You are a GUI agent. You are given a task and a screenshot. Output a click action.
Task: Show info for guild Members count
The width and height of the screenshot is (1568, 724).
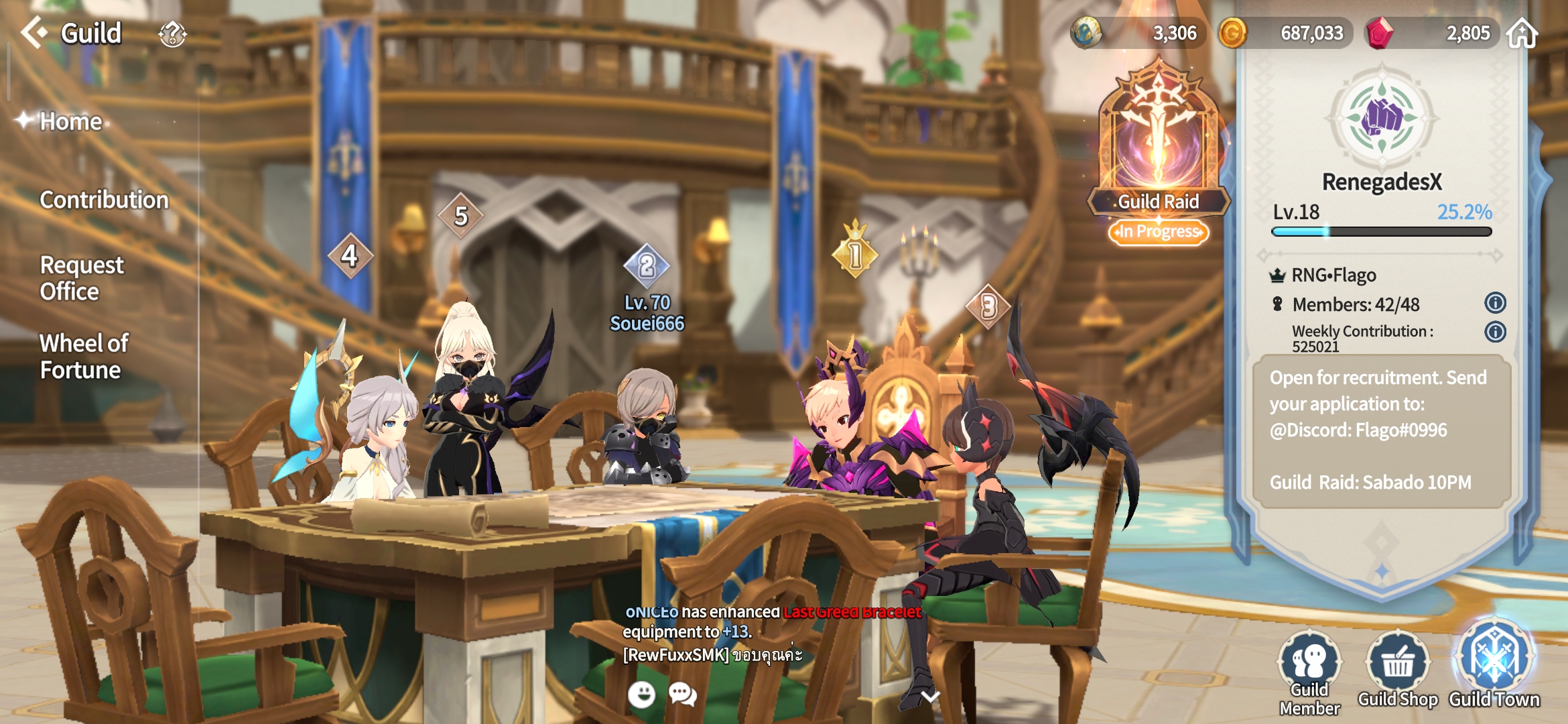(x=1495, y=303)
